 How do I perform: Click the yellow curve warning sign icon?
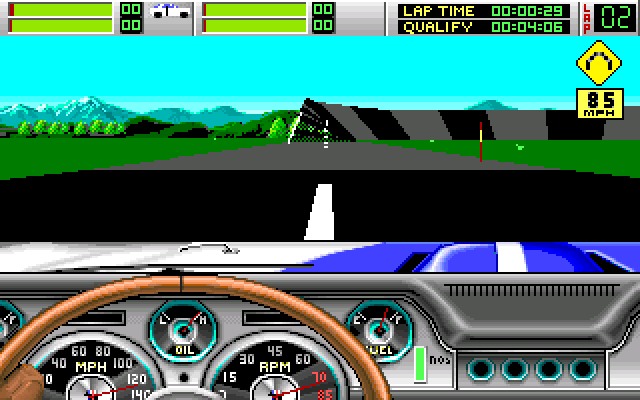(600, 65)
